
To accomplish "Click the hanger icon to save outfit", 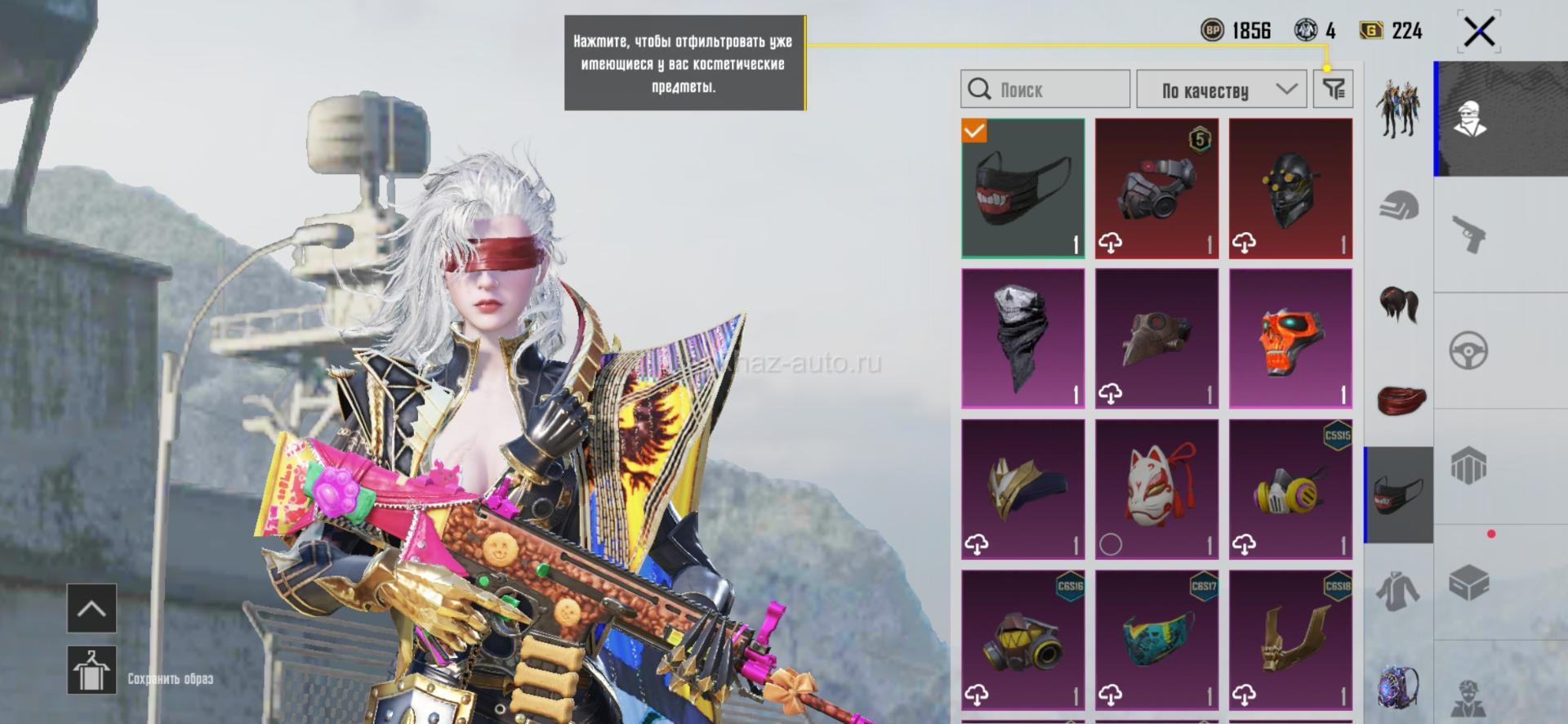I will point(91,670).
